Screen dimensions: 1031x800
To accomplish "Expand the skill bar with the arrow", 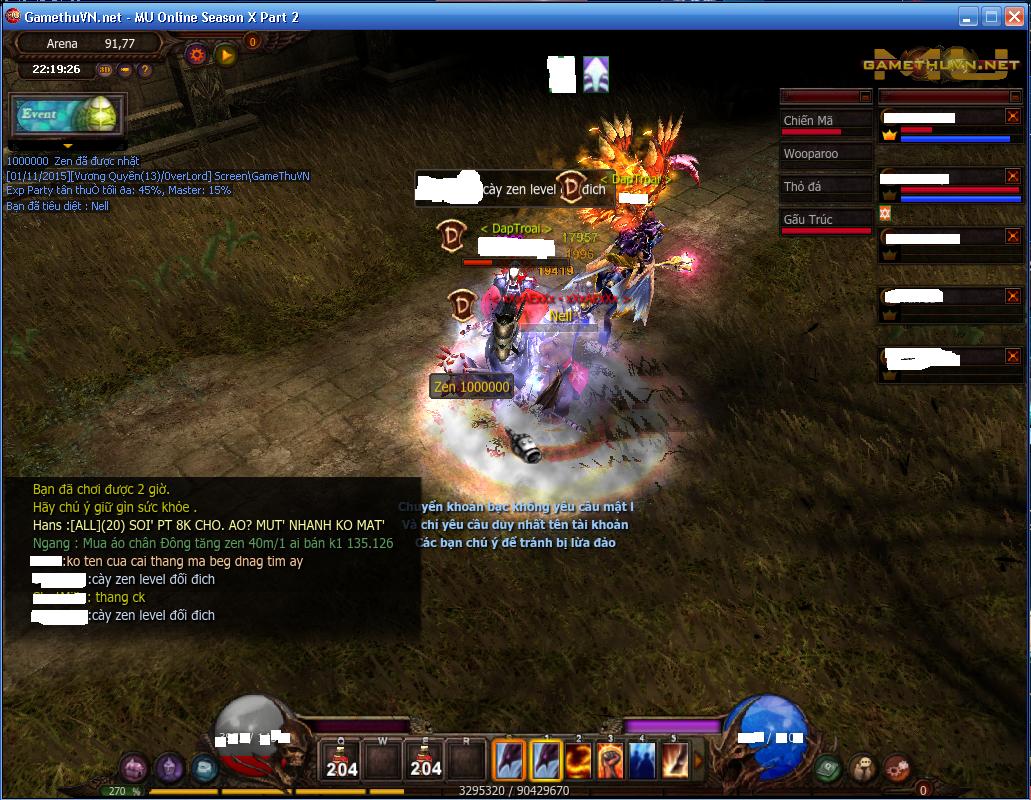I will click(697, 760).
